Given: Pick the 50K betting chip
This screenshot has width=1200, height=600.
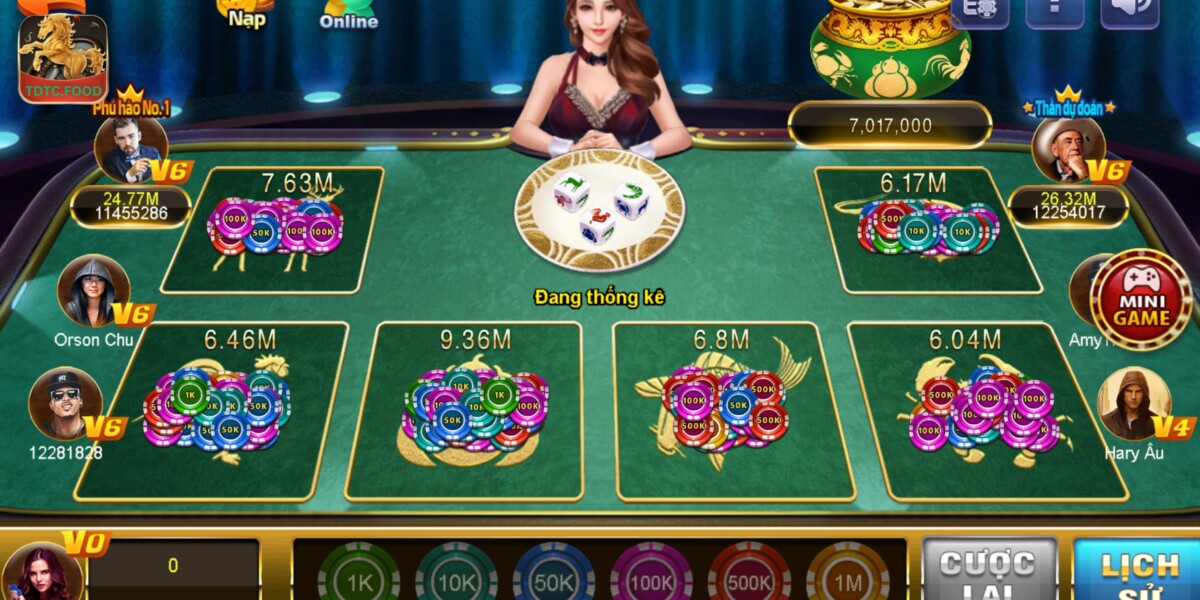Looking at the screenshot, I should pos(553,577).
